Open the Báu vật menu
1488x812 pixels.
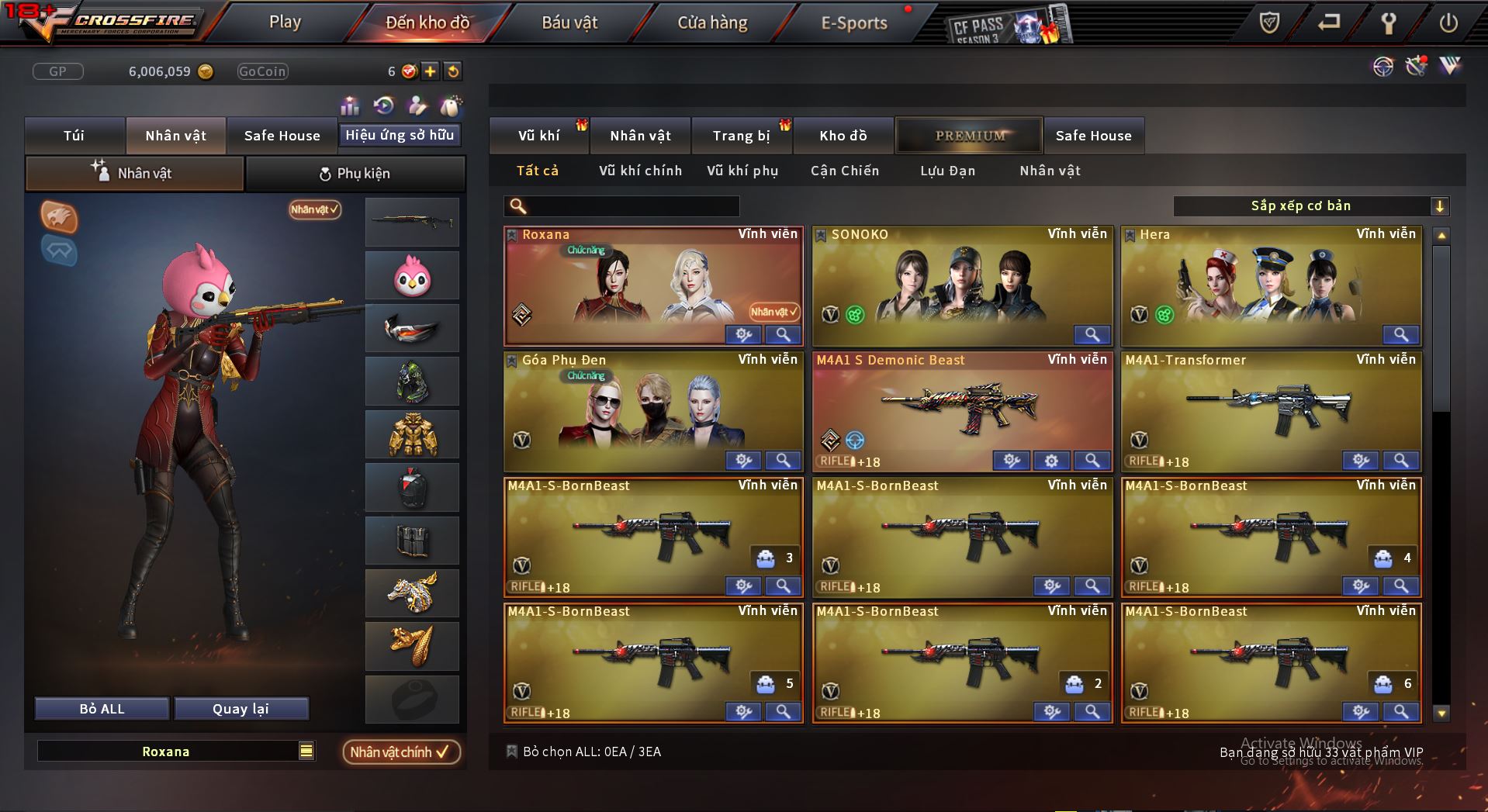coord(569,23)
